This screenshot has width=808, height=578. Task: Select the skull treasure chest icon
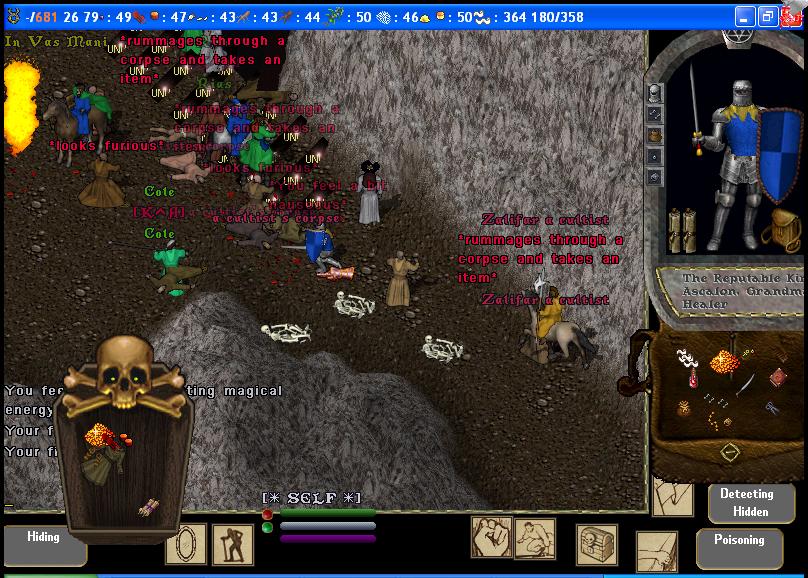[597, 544]
